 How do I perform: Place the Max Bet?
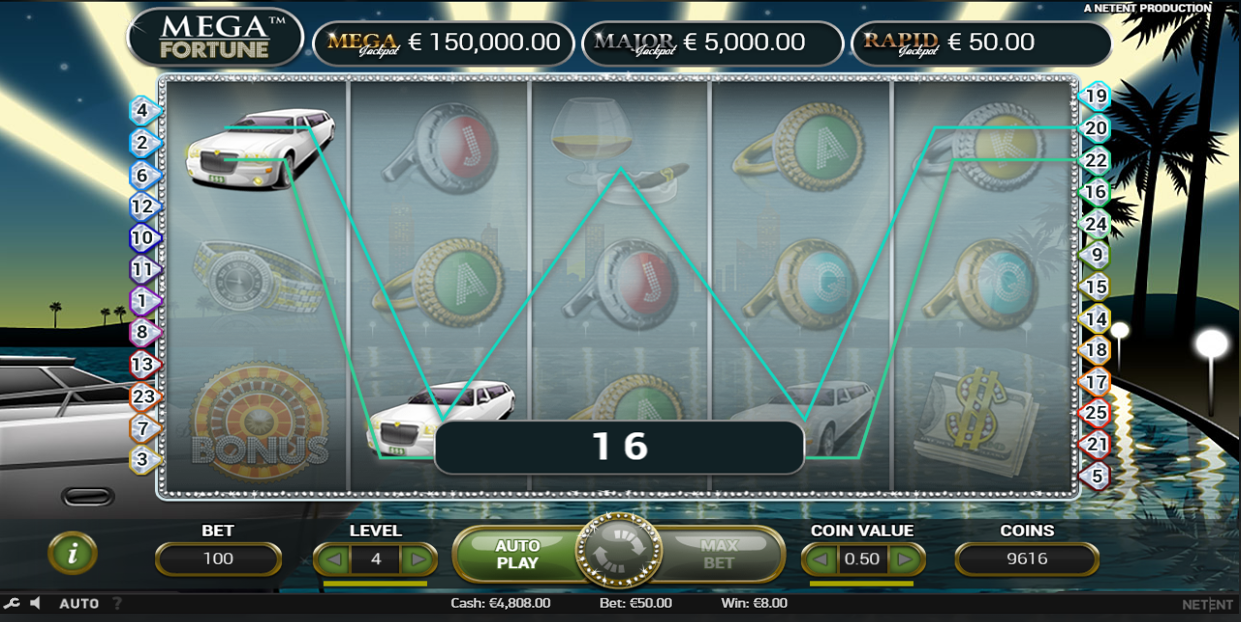pos(719,554)
